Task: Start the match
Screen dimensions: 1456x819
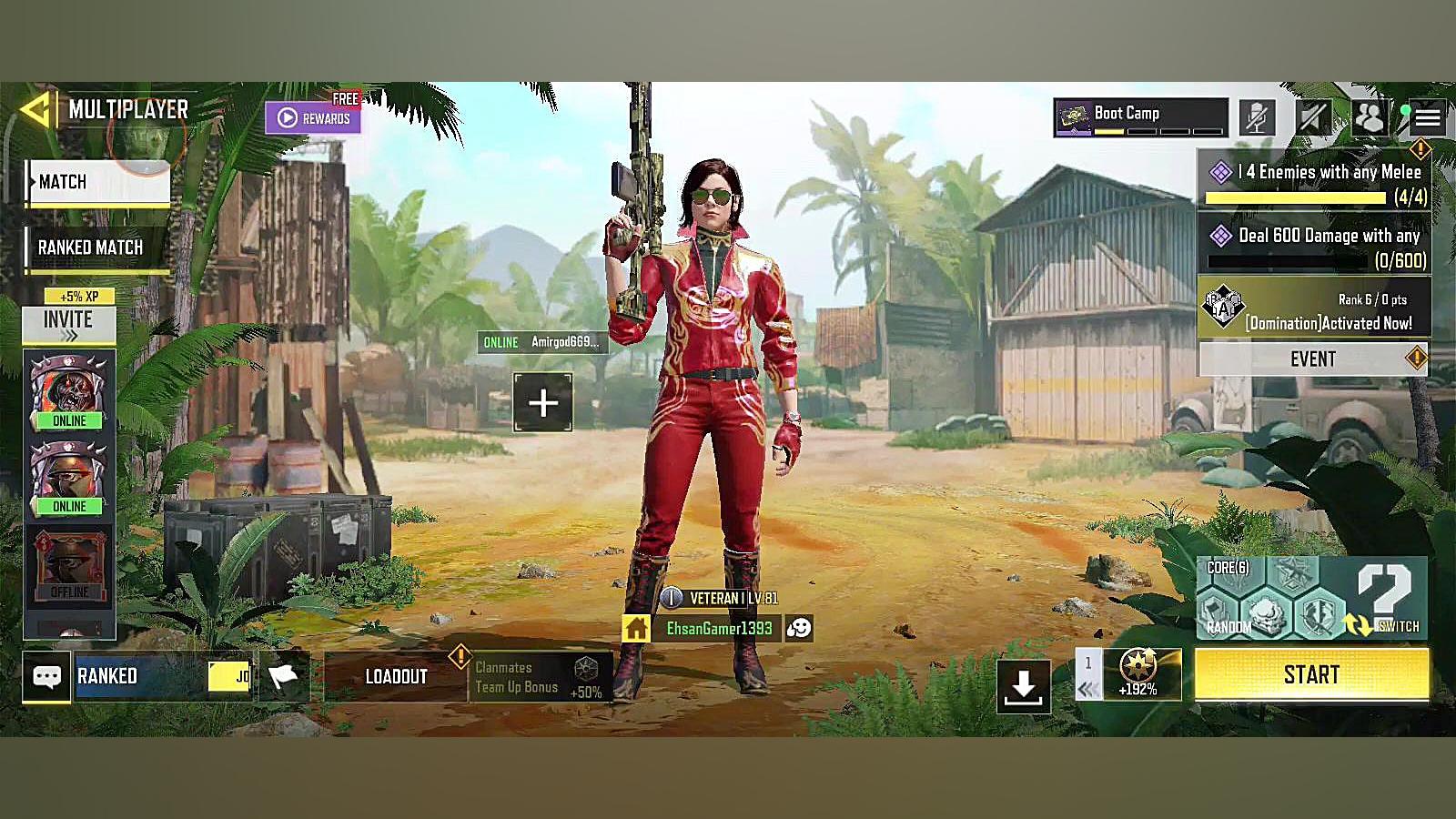Action: (1311, 674)
